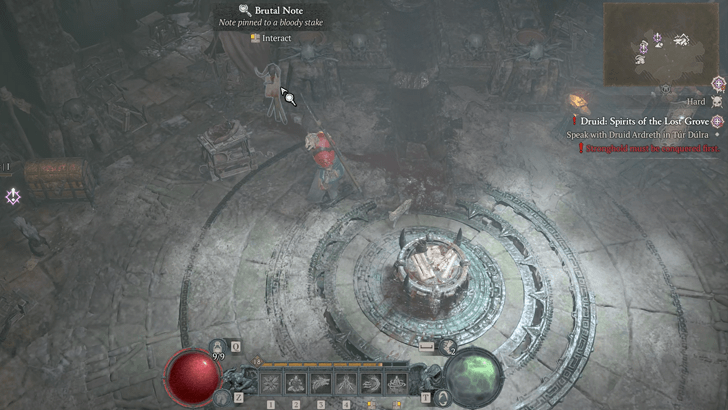728x410 pixels.
Task: Activate the first skill slot icon
Action: [271, 382]
